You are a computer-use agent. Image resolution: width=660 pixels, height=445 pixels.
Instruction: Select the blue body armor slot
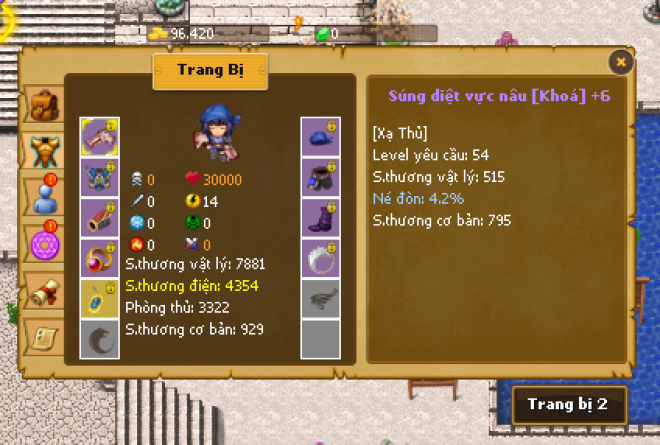99,177
